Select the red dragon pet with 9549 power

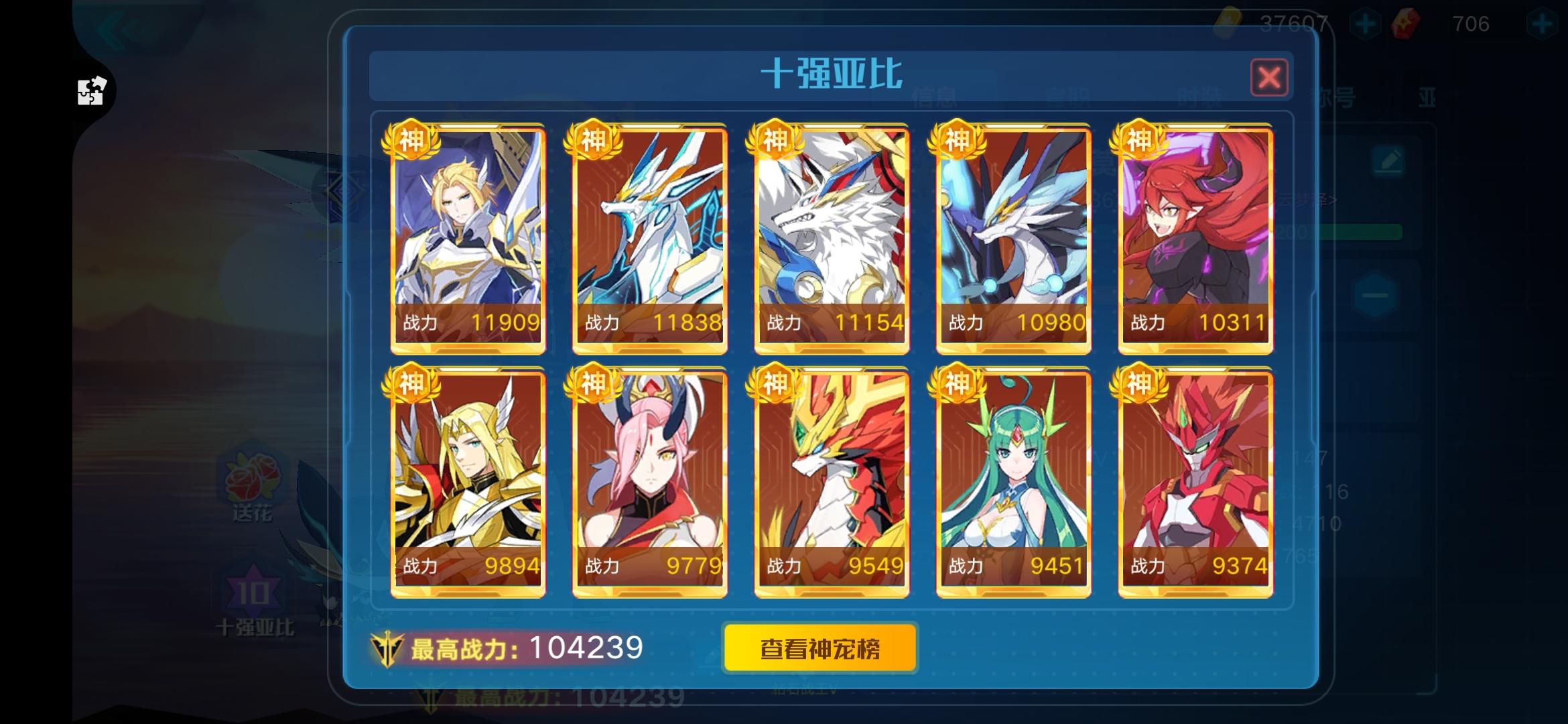point(832,479)
